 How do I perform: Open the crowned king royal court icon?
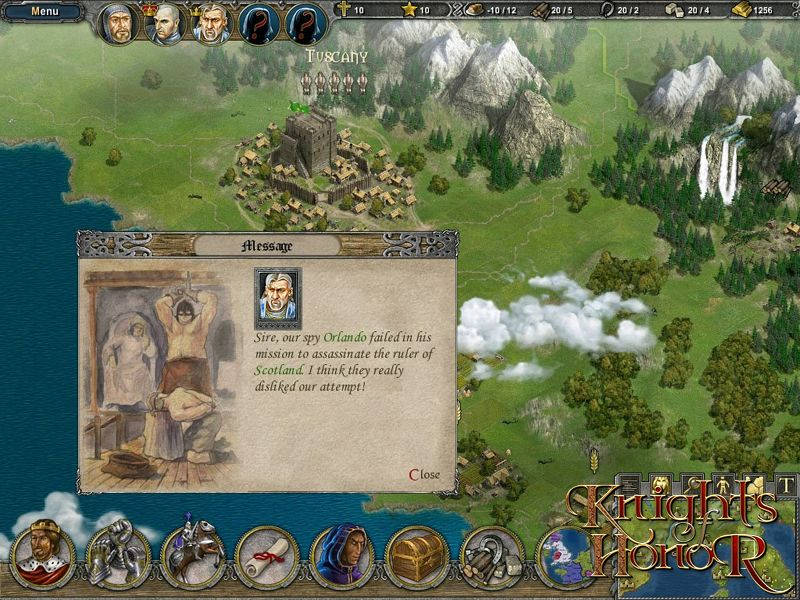coord(42,553)
